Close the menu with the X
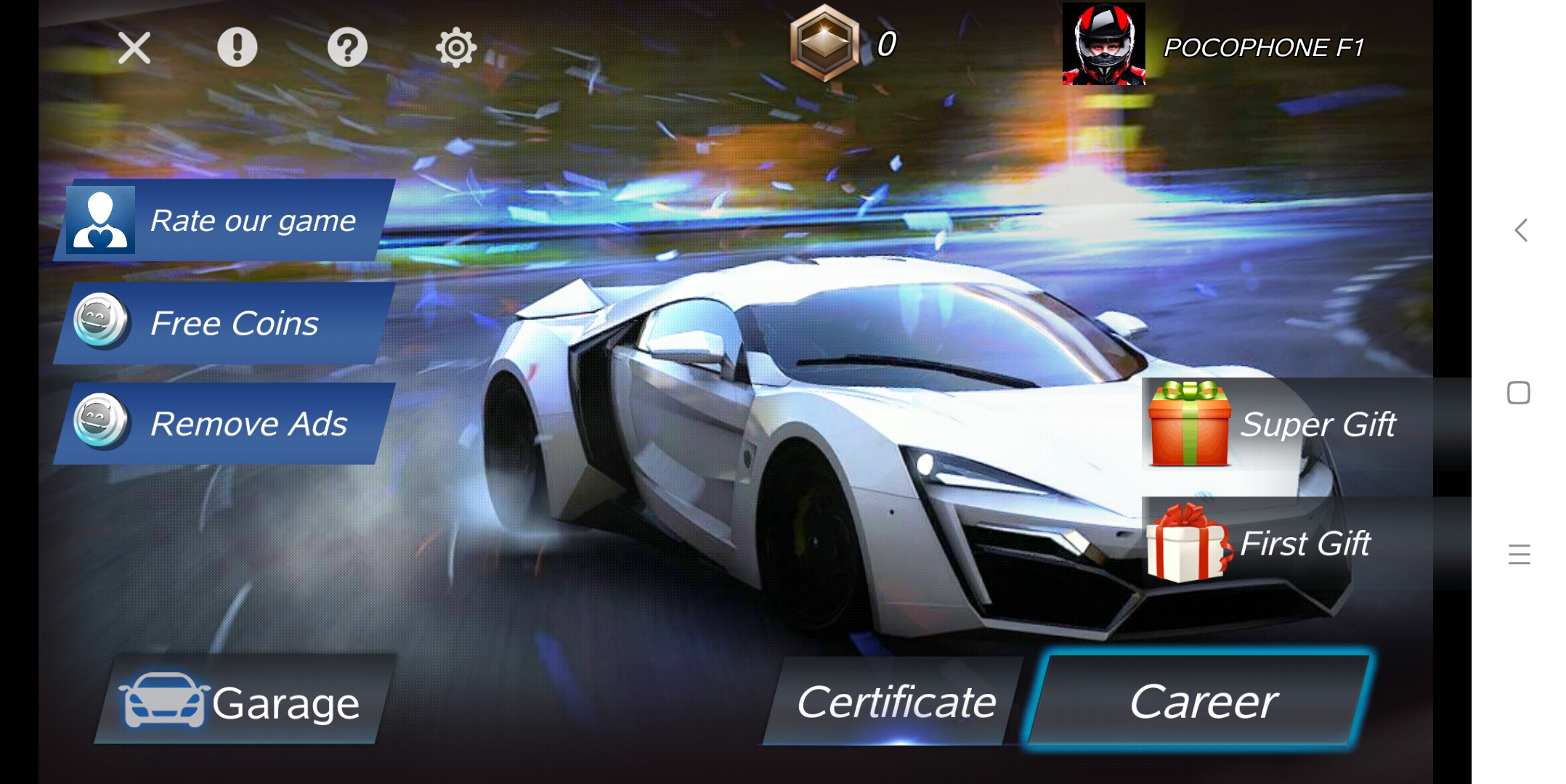 (x=135, y=46)
